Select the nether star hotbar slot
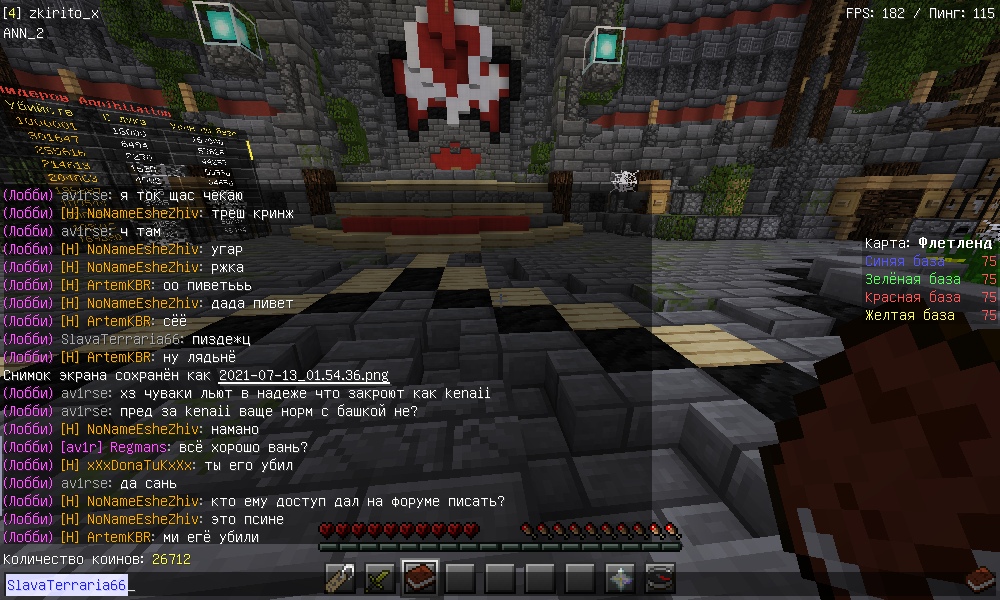Viewport: 1000px width, 600px height. click(x=620, y=578)
